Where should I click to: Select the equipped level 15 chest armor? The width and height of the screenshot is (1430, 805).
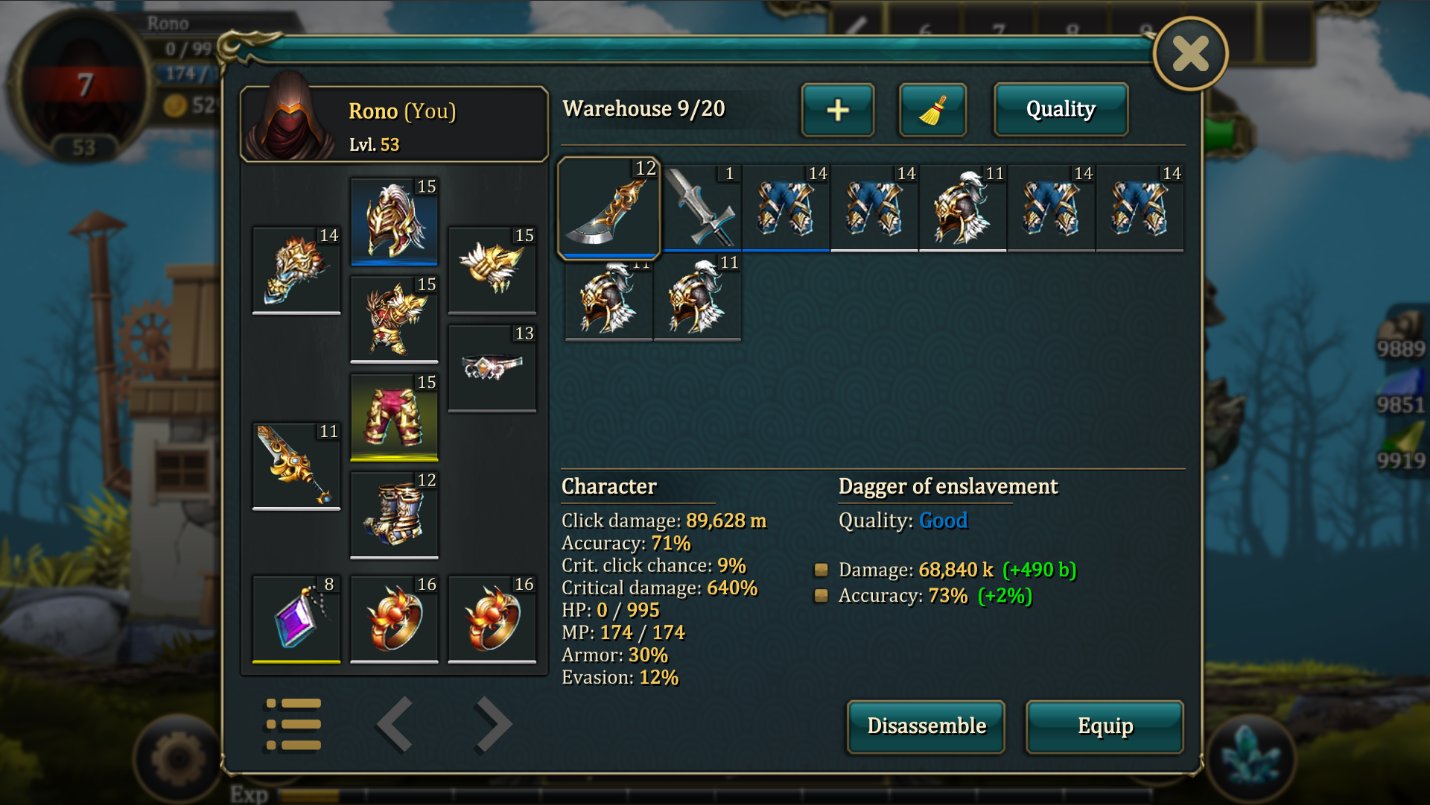(394, 319)
